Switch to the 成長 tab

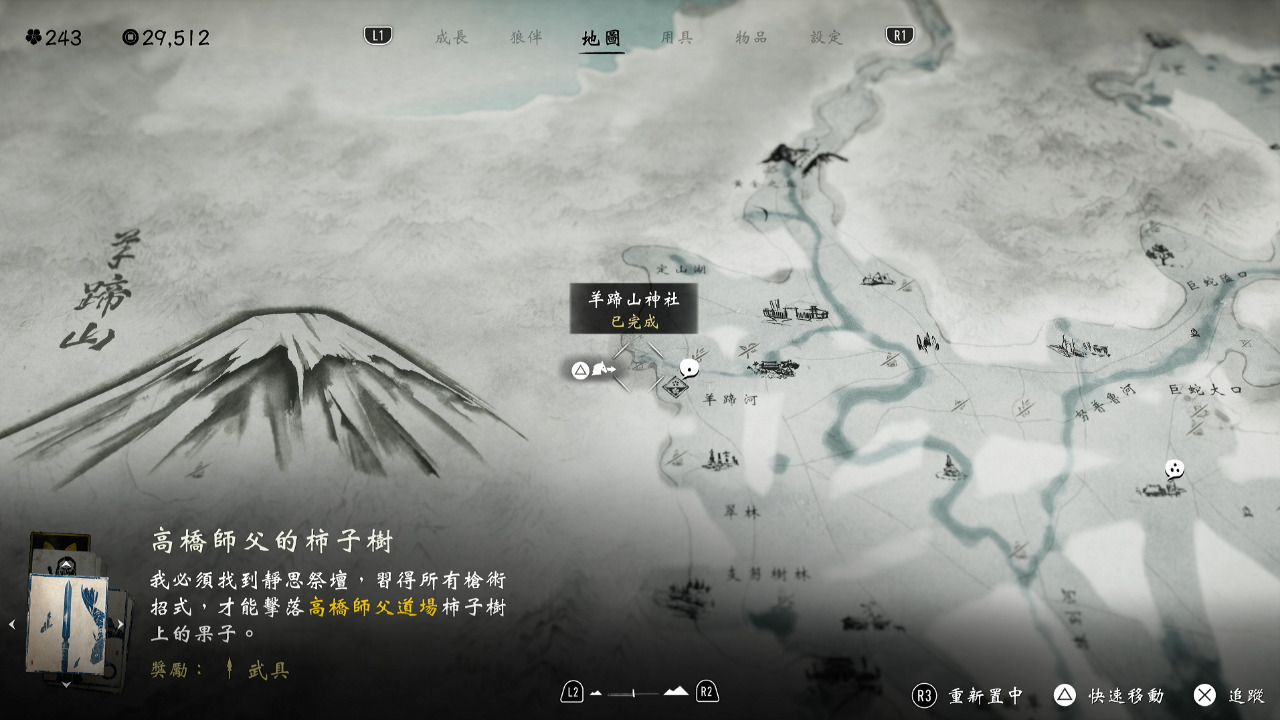[451, 38]
